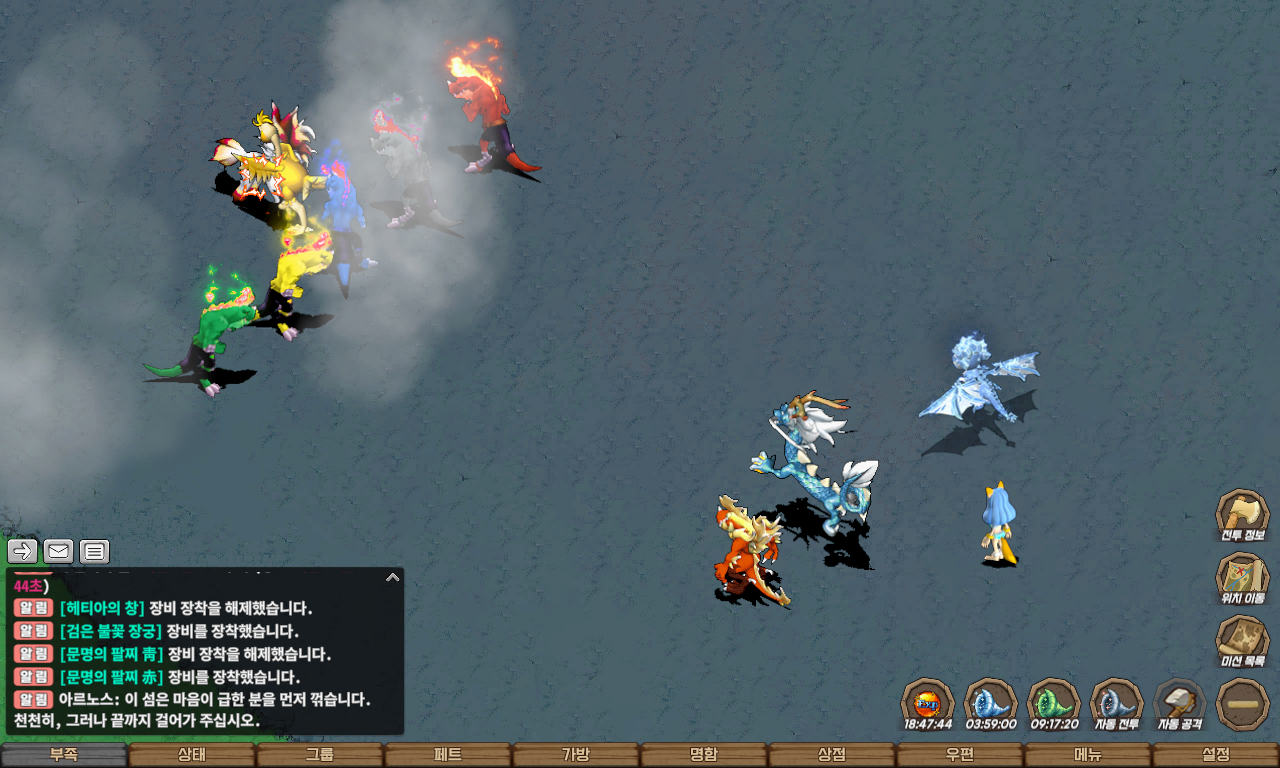Open 전투 정보 (Battle Info) axe icon
The image size is (1280, 768).
point(1242,515)
